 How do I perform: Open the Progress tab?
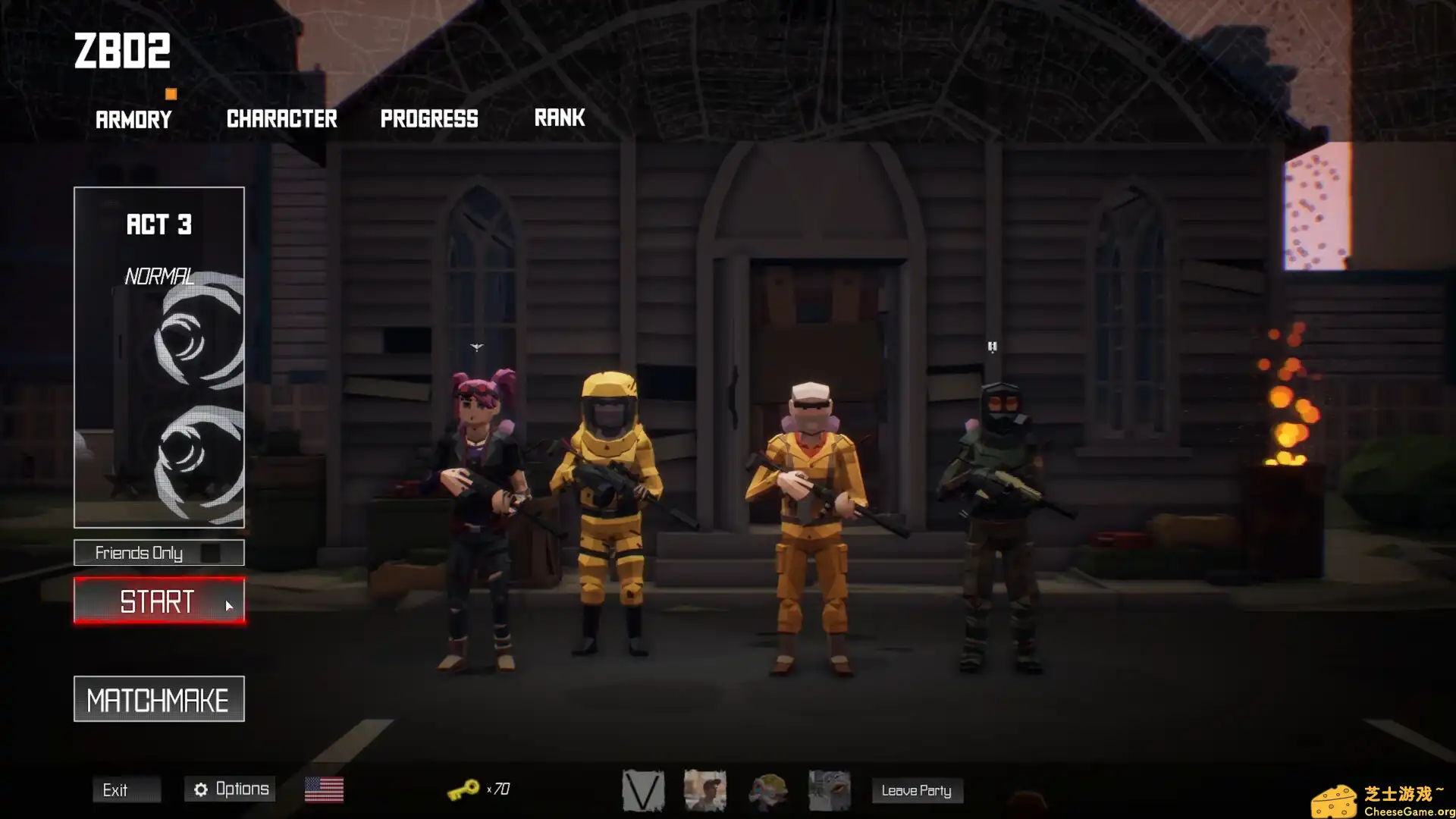click(429, 118)
